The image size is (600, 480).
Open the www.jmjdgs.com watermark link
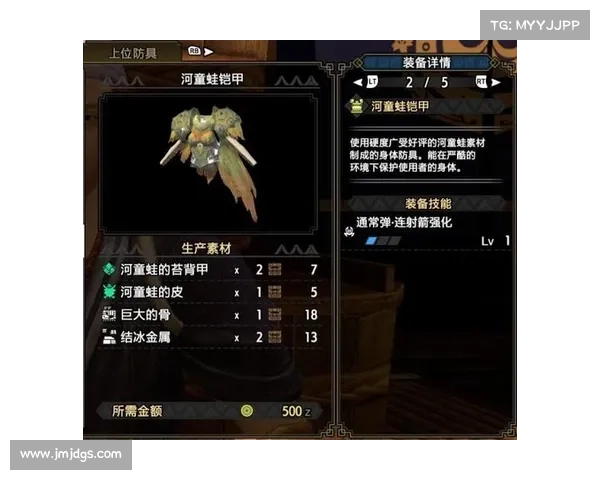[71, 454]
